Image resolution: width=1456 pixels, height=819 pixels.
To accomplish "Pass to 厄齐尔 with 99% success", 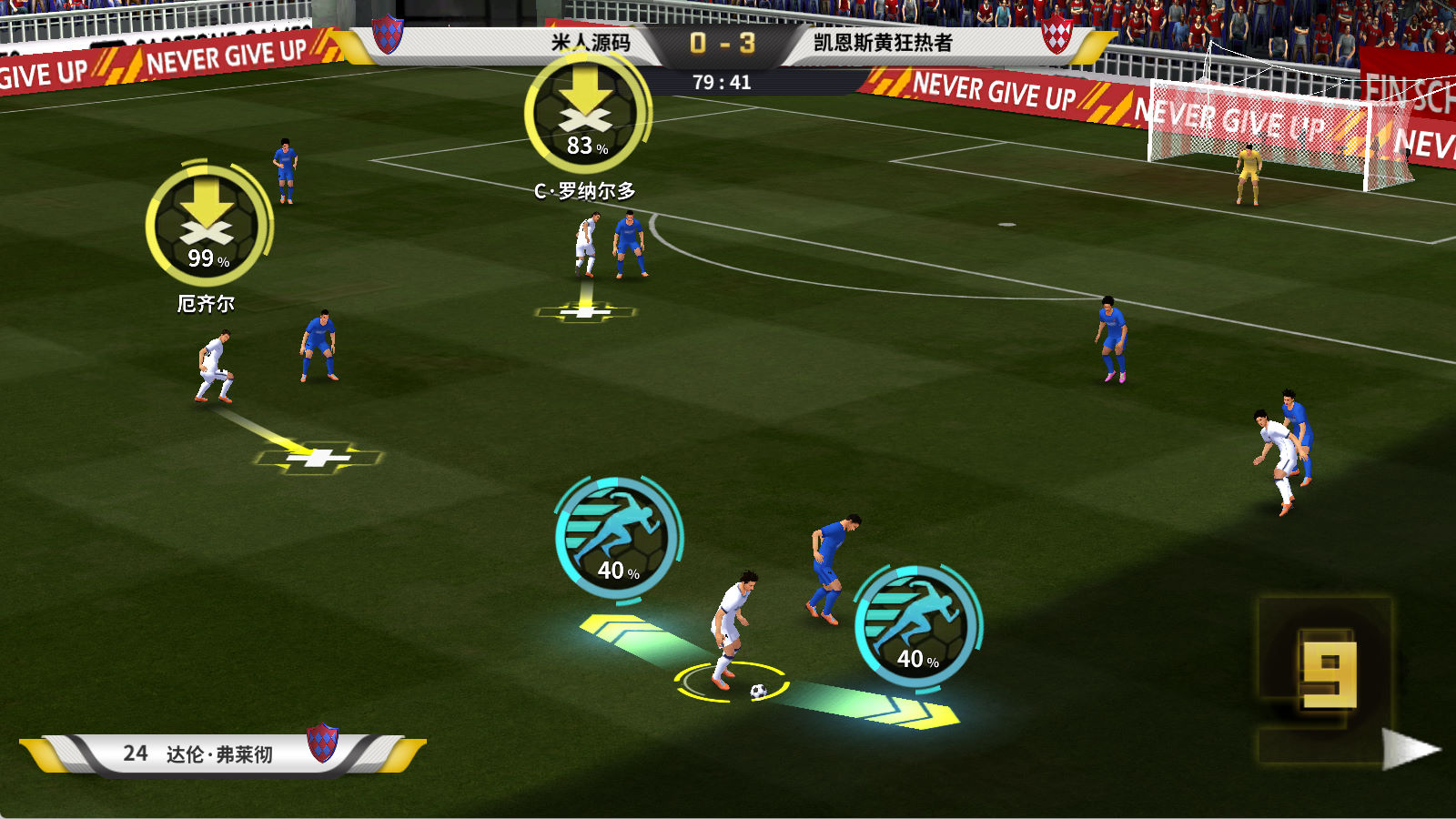I will pos(208,225).
